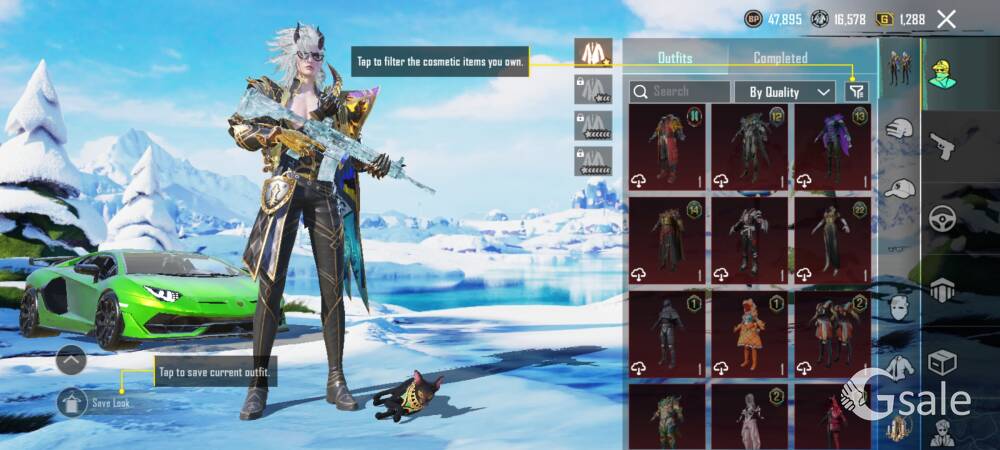The height and width of the screenshot is (450, 1000).
Task: Select the cap headwear category
Action: point(901,188)
